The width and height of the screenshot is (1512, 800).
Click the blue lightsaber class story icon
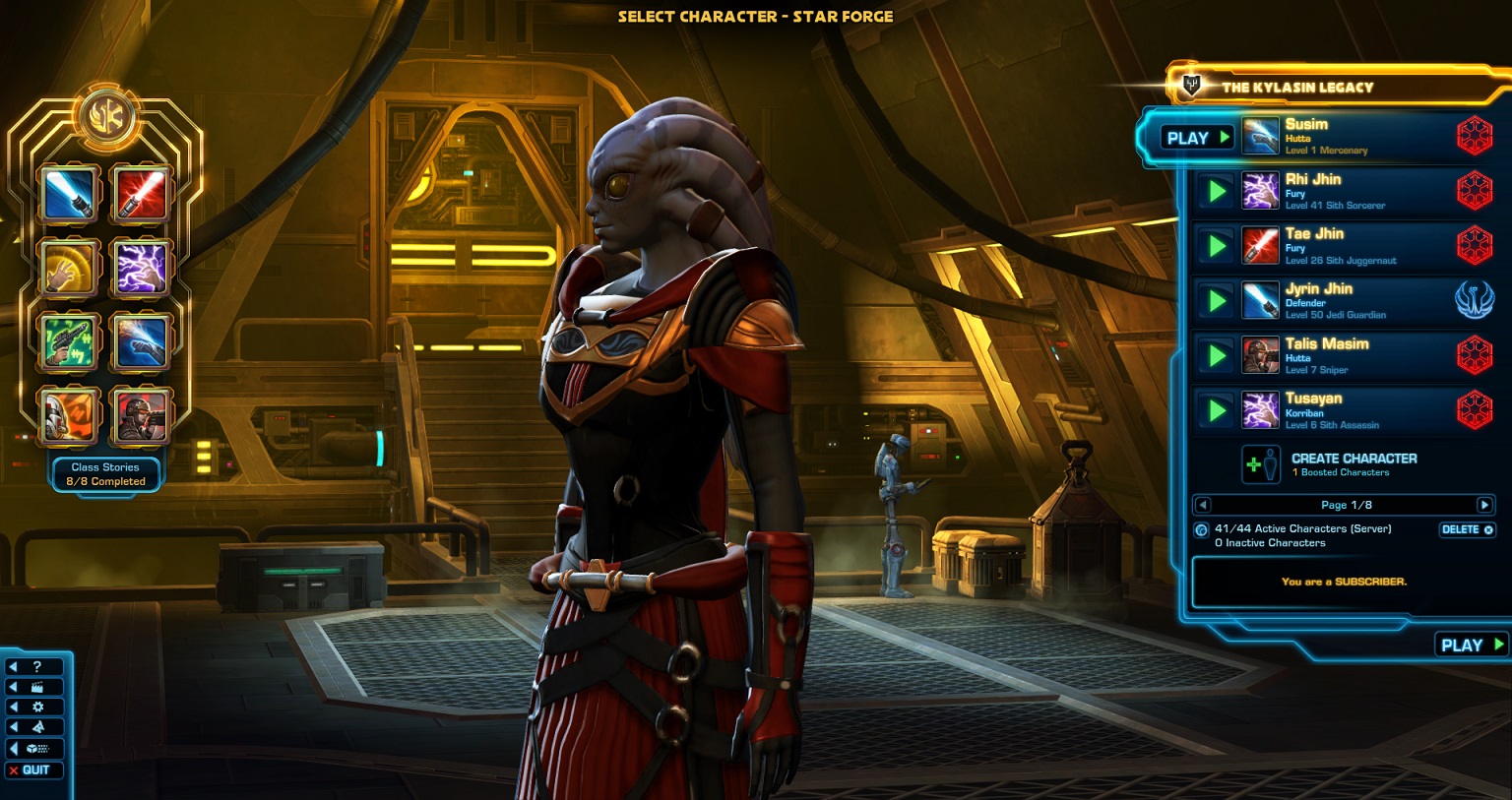(70, 193)
